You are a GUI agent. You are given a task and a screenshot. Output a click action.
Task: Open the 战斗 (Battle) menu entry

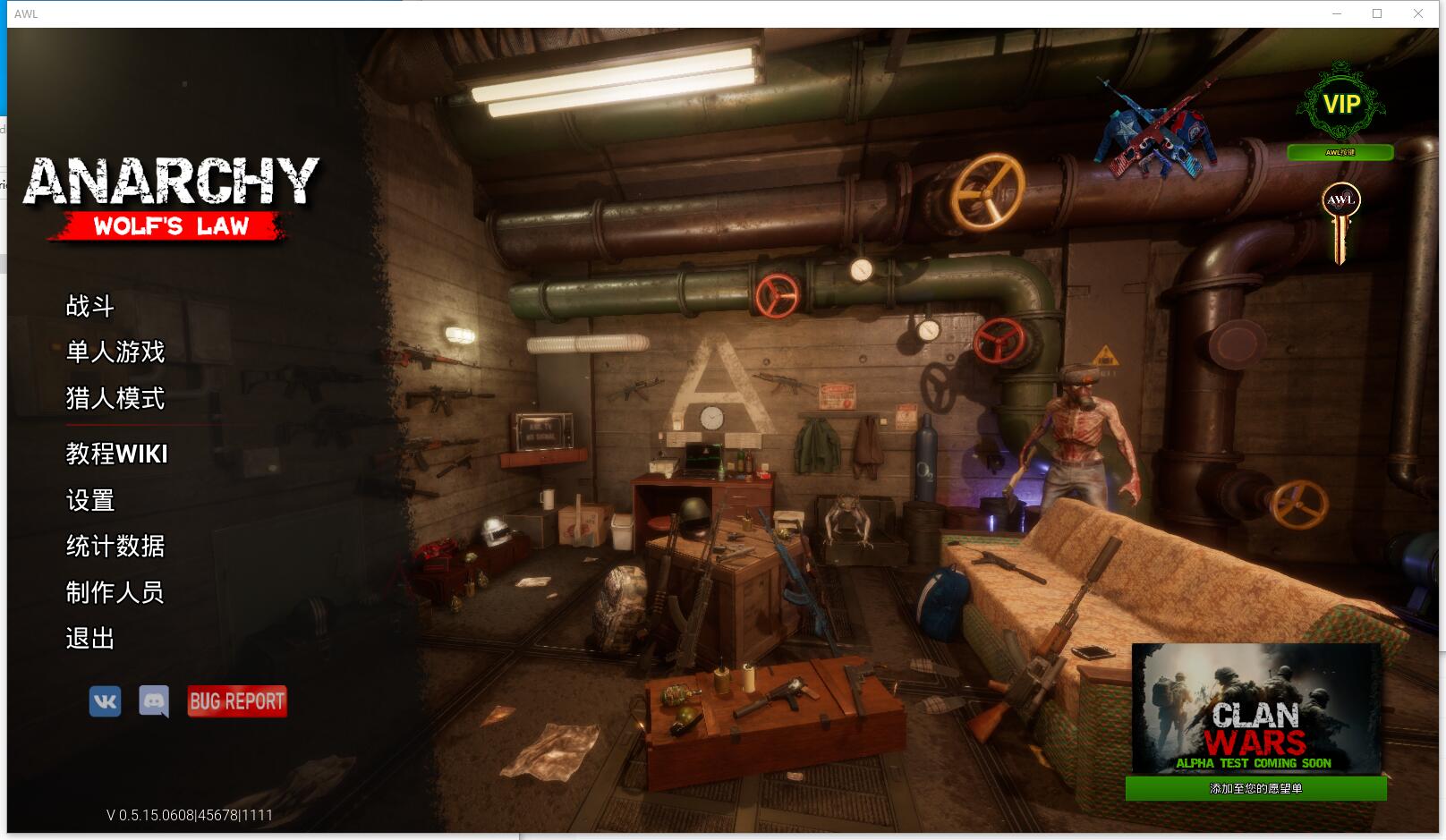[90, 307]
